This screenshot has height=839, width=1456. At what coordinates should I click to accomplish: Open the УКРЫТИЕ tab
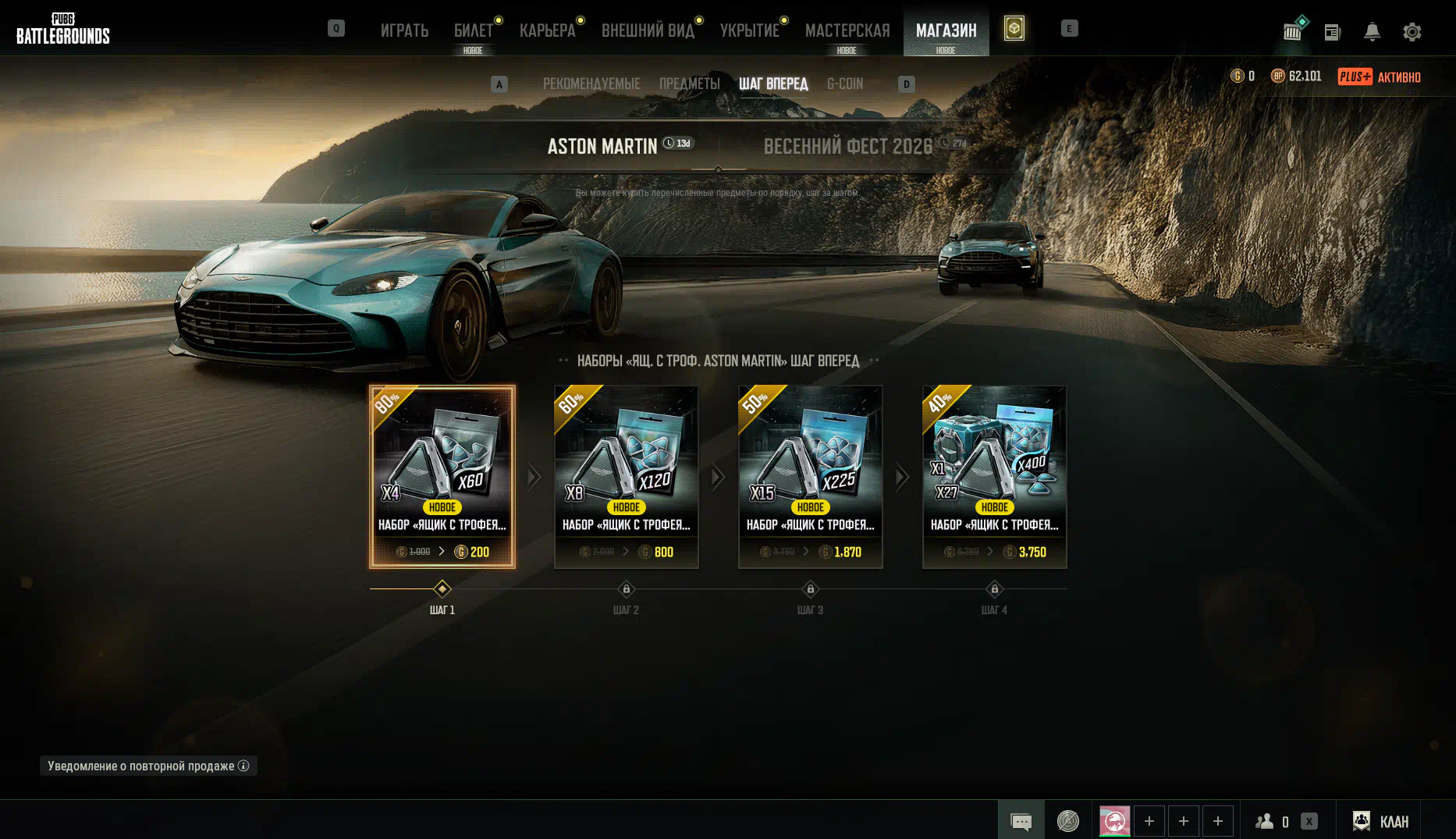tap(749, 30)
